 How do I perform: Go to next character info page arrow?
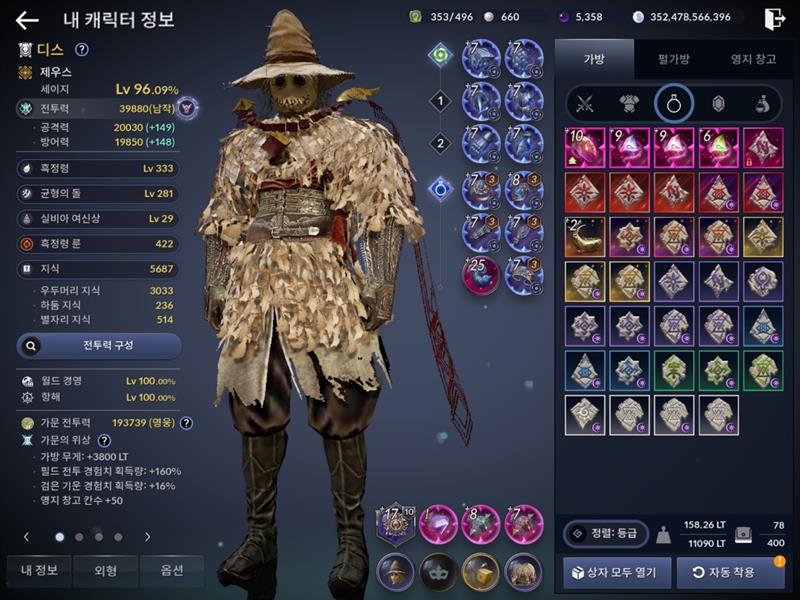click(147, 537)
